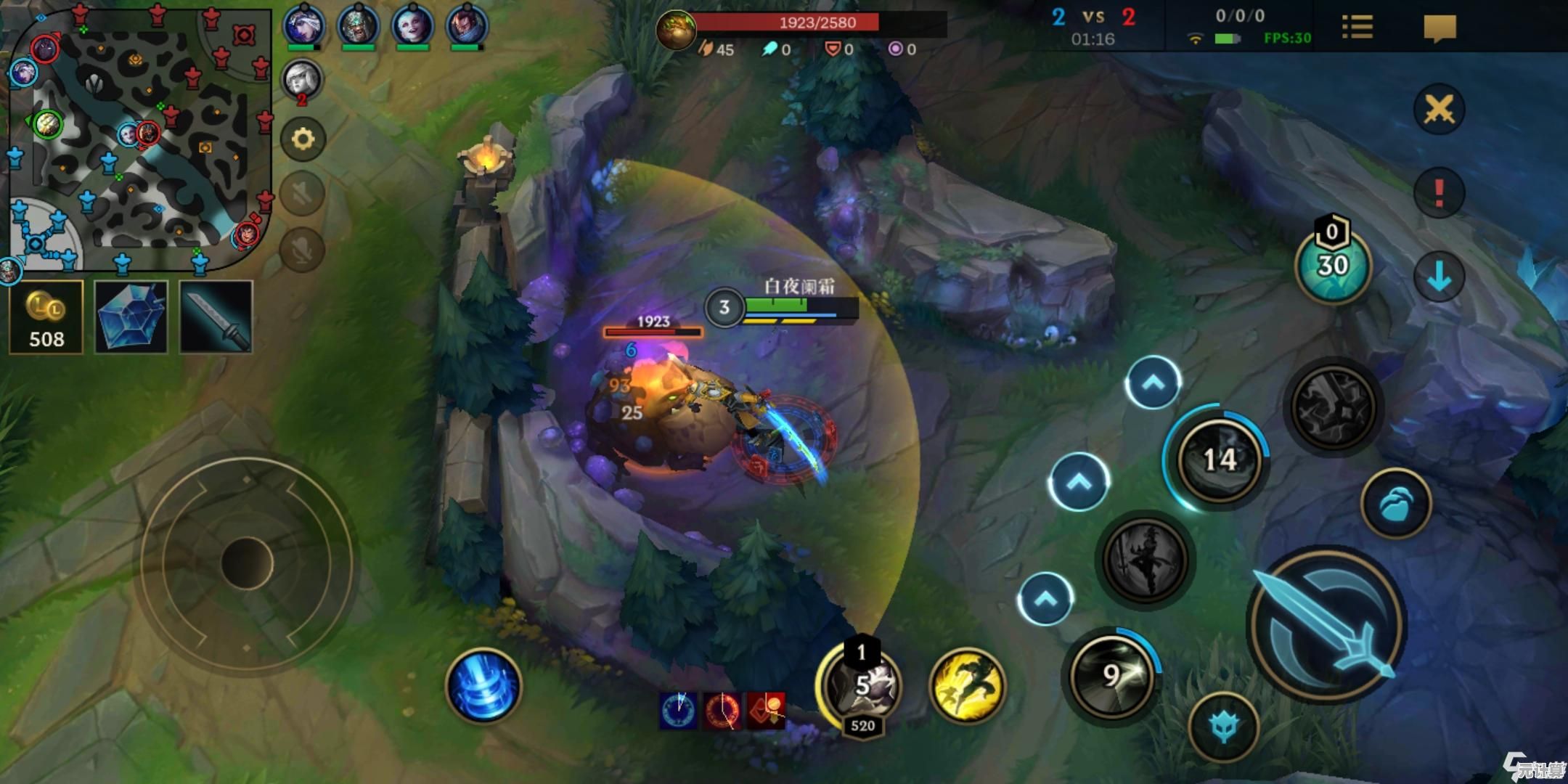This screenshot has width=1568, height=784.
Task: Buy the suggested blue crystal item
Action: [x=131, y=318]
